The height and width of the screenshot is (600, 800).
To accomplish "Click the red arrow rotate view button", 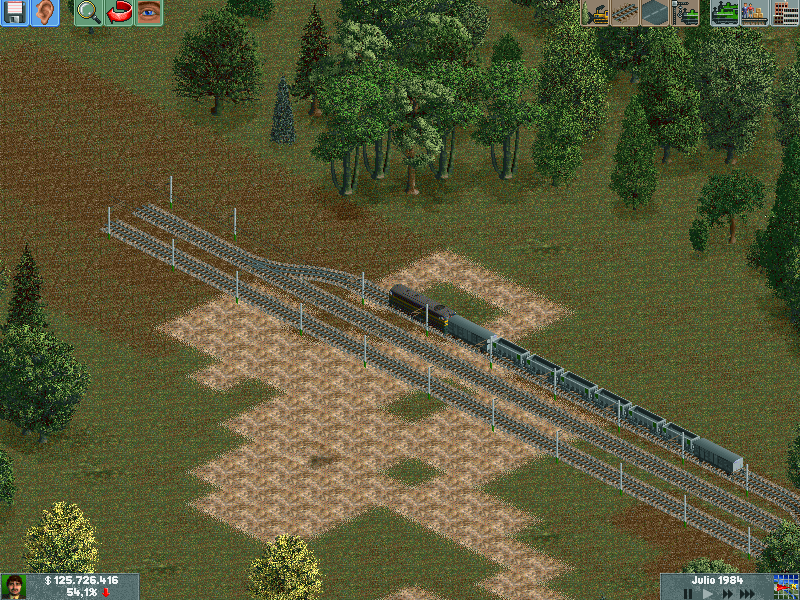I will pyautogui.click(x=119, y=13).
